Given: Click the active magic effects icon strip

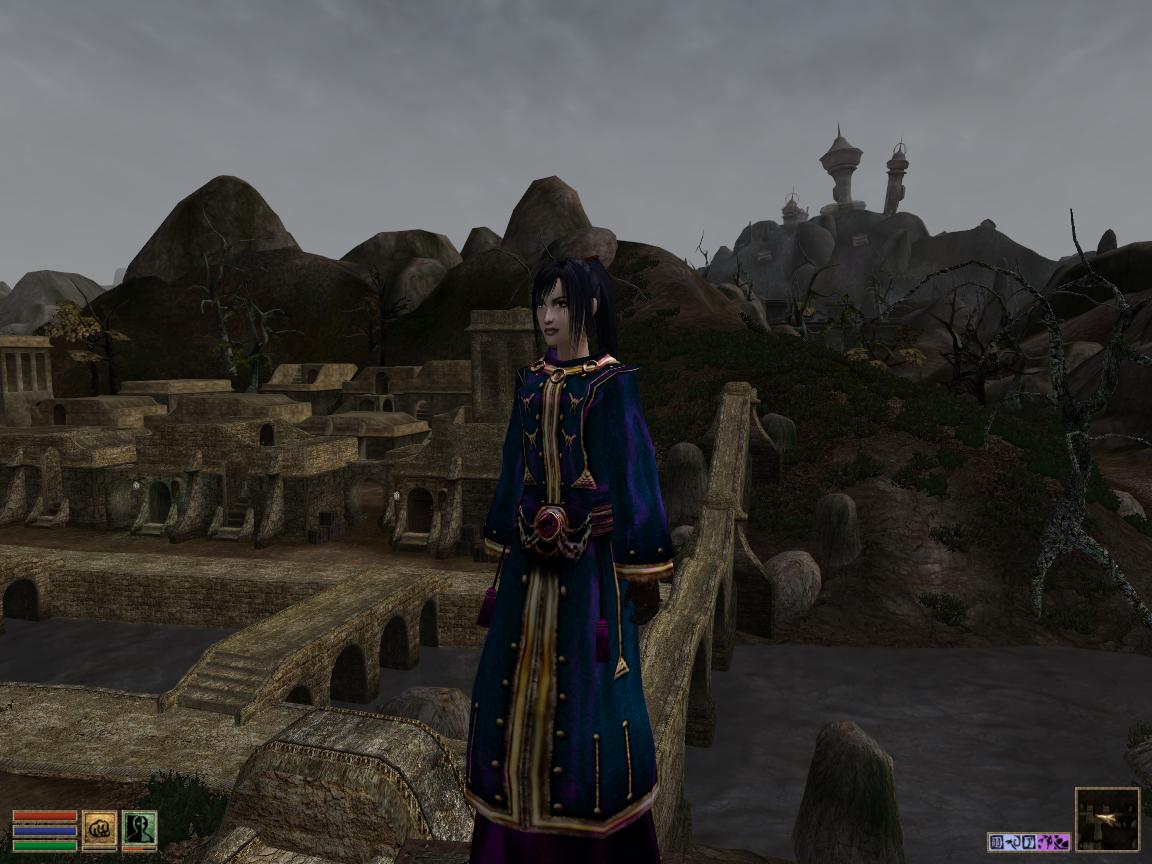Looking at the screenshot, I should (x=1028, y=842).
